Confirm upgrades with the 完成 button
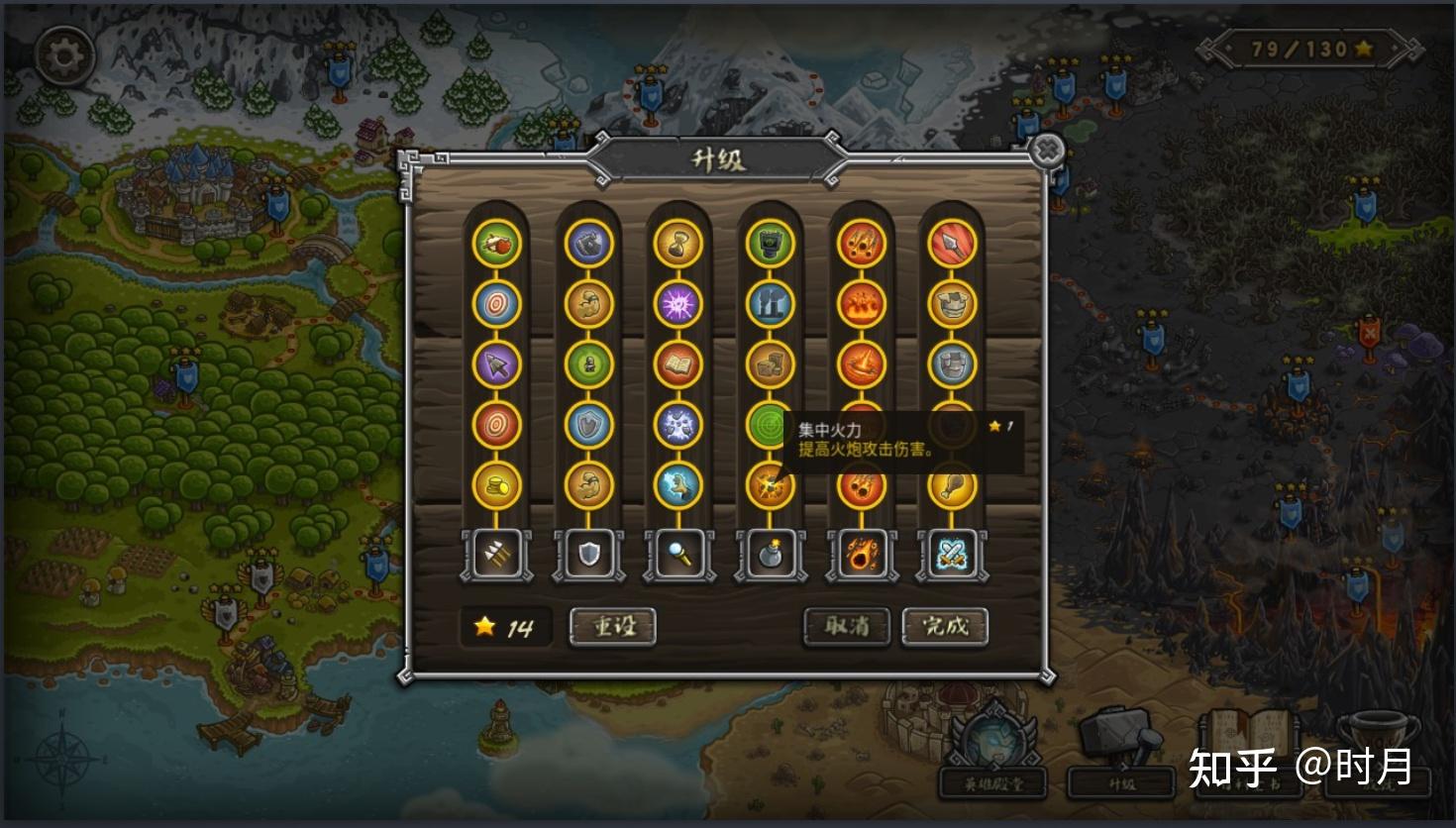 coord(945,627)
